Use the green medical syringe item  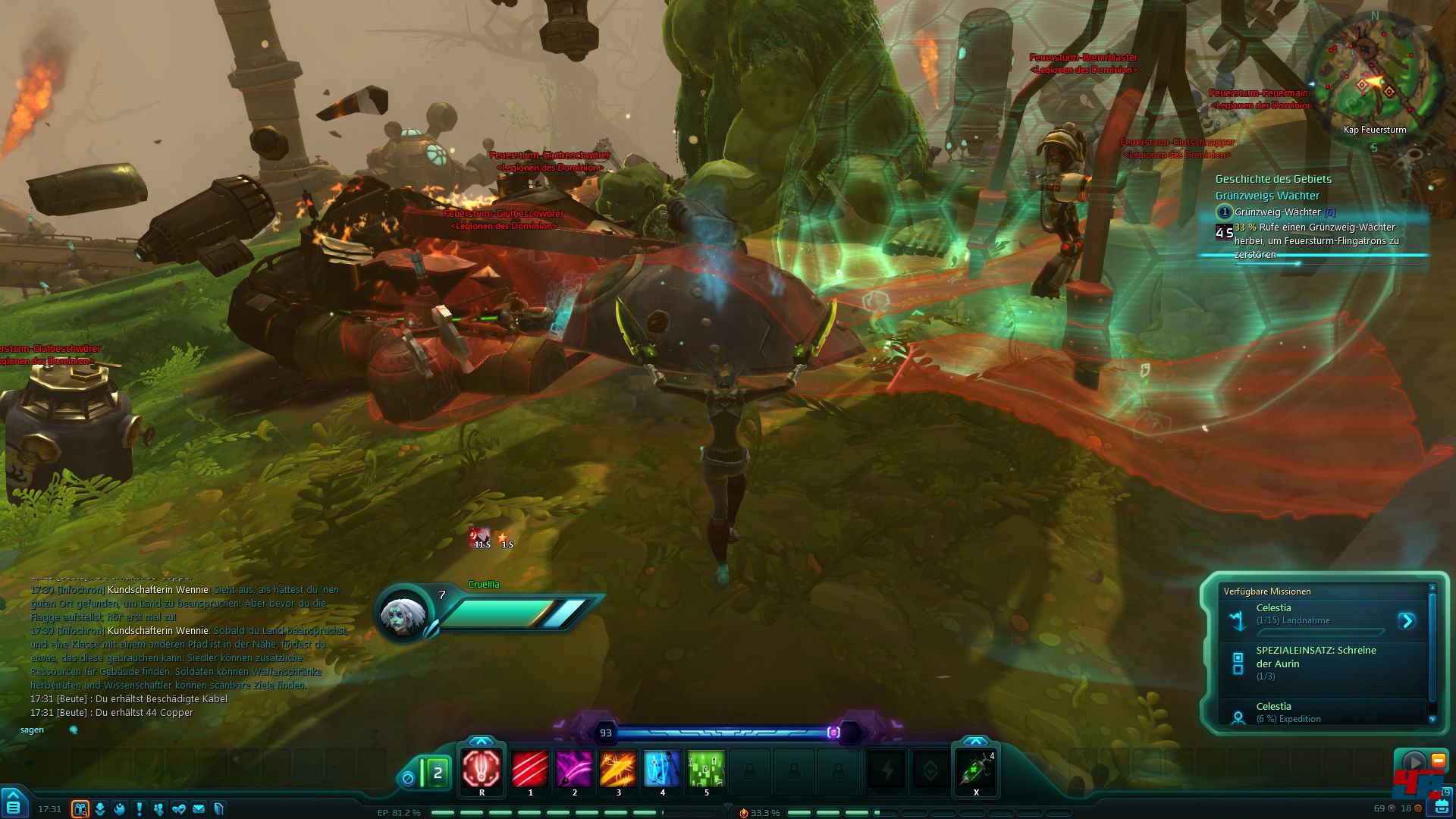point(975,770)
